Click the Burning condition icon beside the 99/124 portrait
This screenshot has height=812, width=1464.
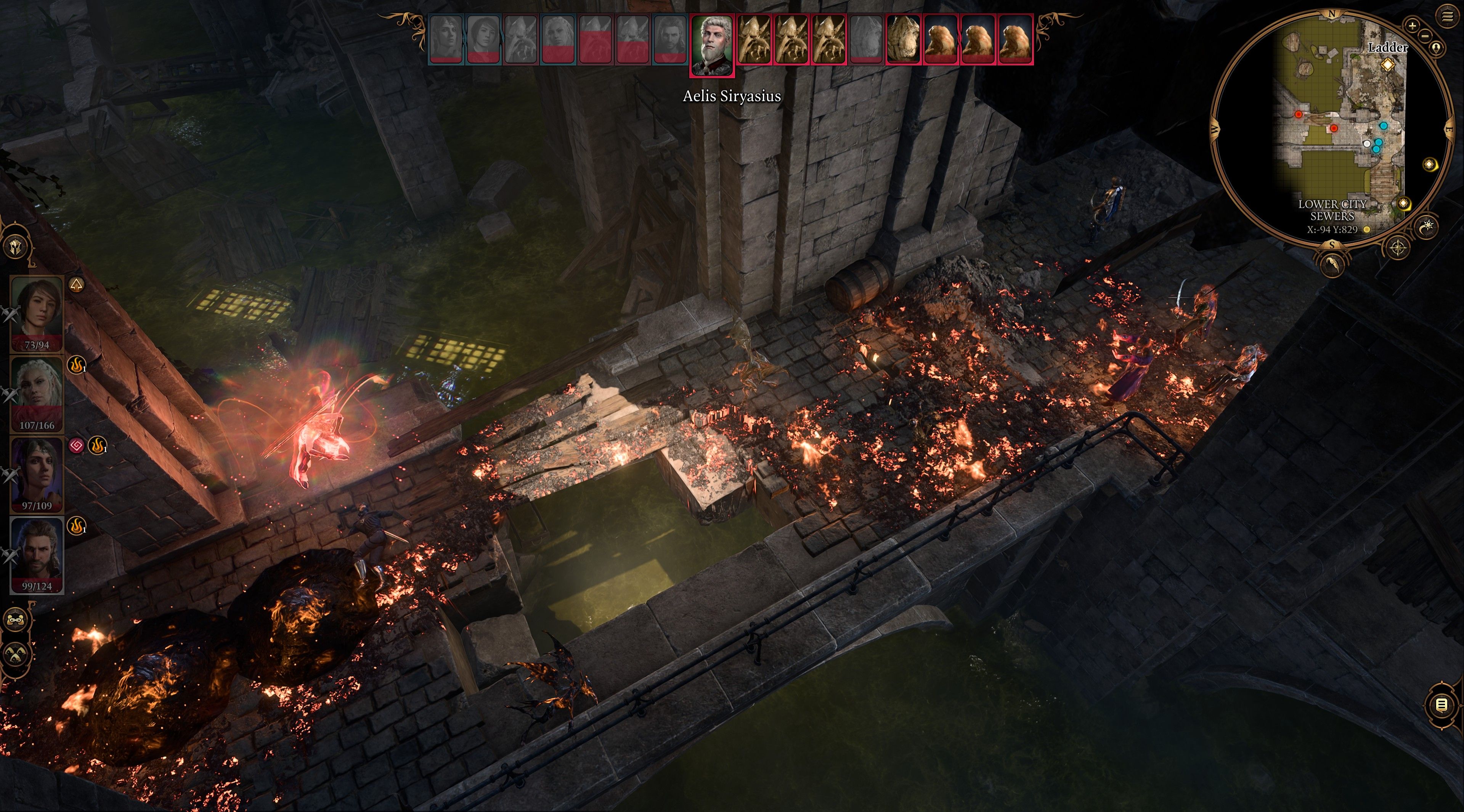(x=76, y=527)
